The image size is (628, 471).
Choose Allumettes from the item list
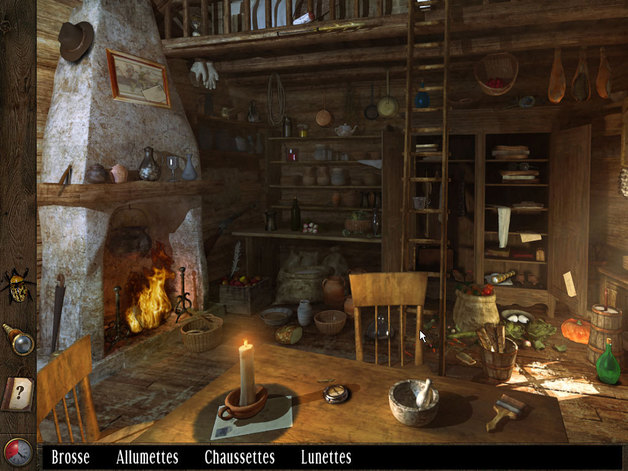(147, 457)
